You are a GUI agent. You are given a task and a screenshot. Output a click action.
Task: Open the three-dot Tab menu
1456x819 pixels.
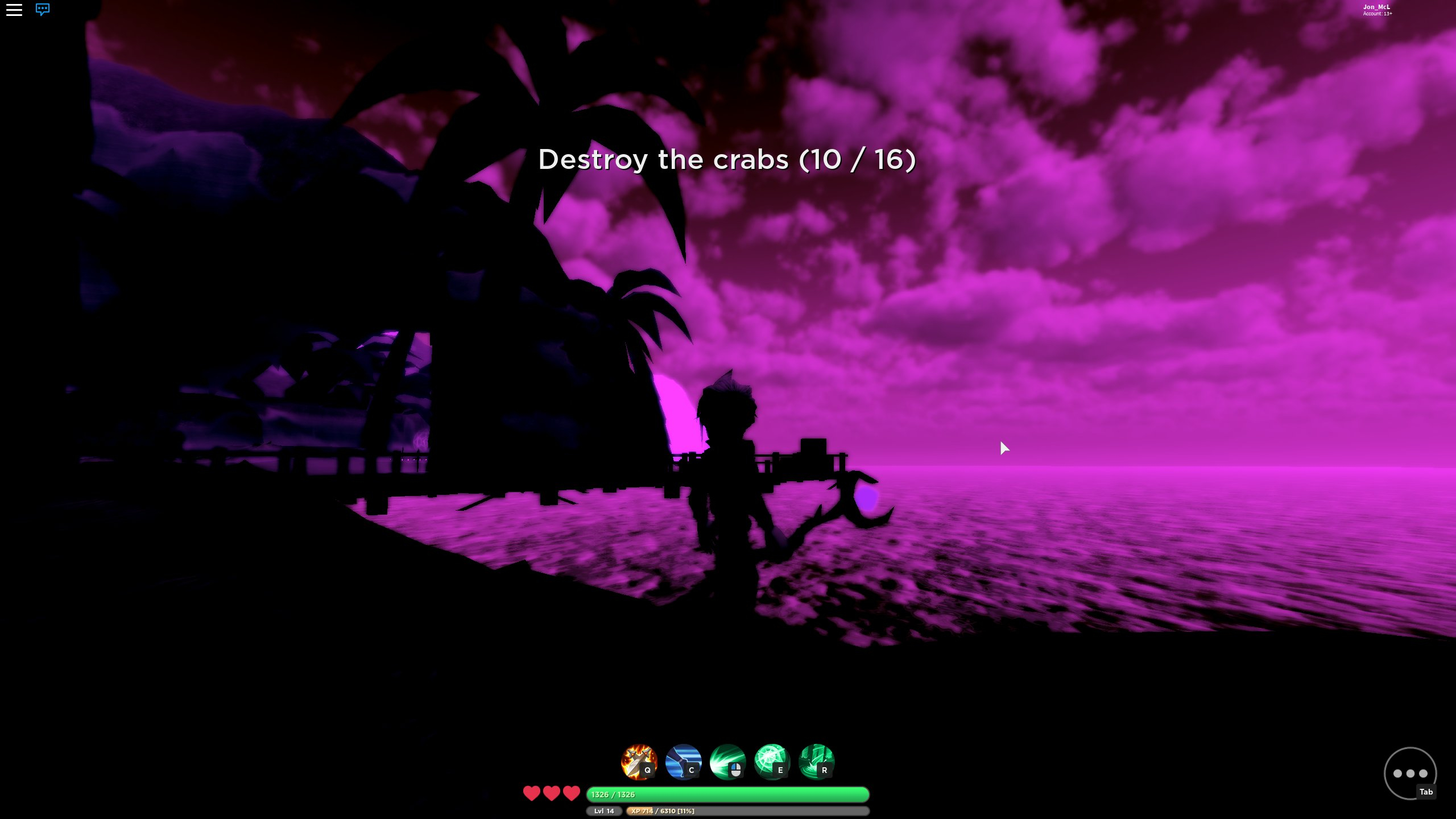1410,773
